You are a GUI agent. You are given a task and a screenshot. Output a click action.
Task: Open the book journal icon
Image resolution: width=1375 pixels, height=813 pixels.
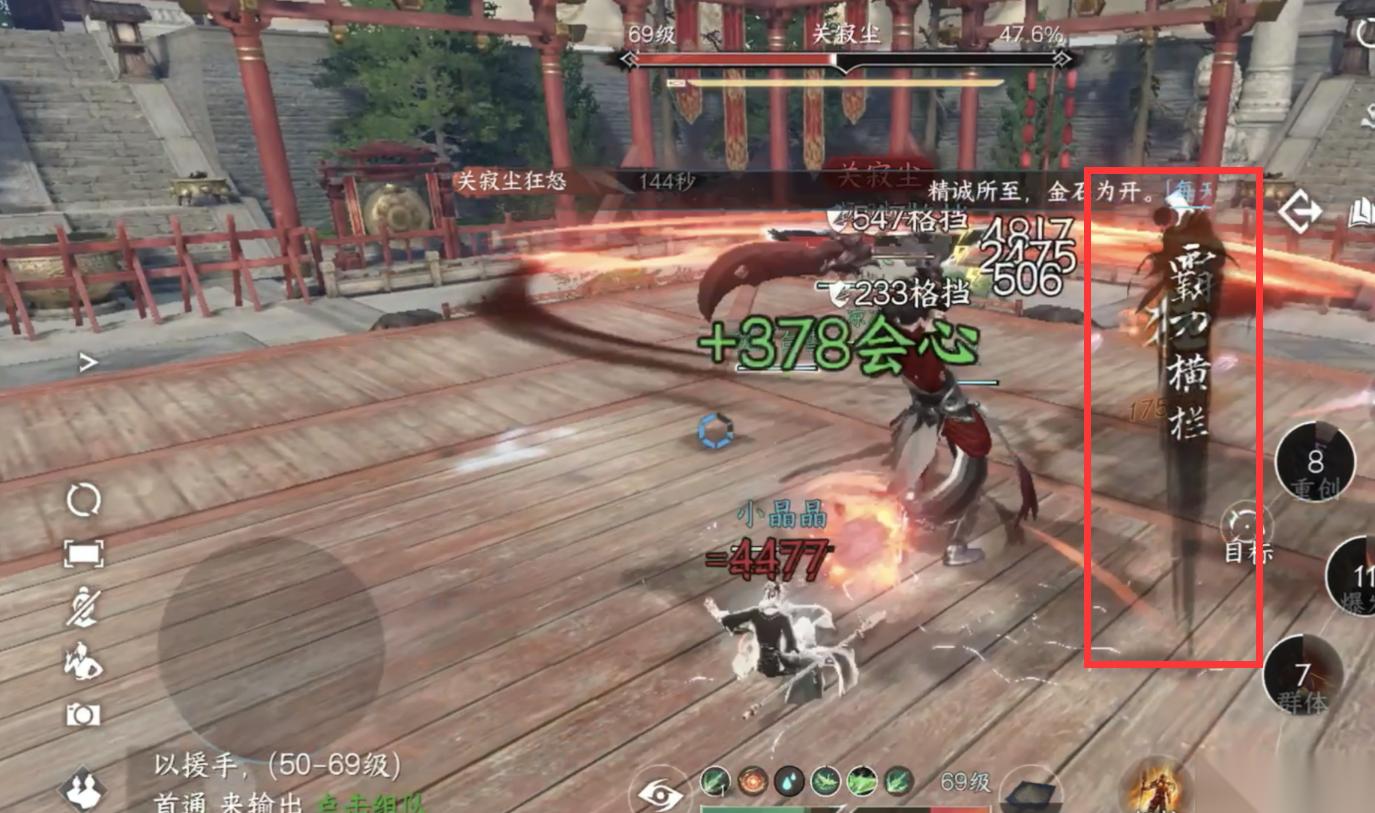coord(1361,214)
